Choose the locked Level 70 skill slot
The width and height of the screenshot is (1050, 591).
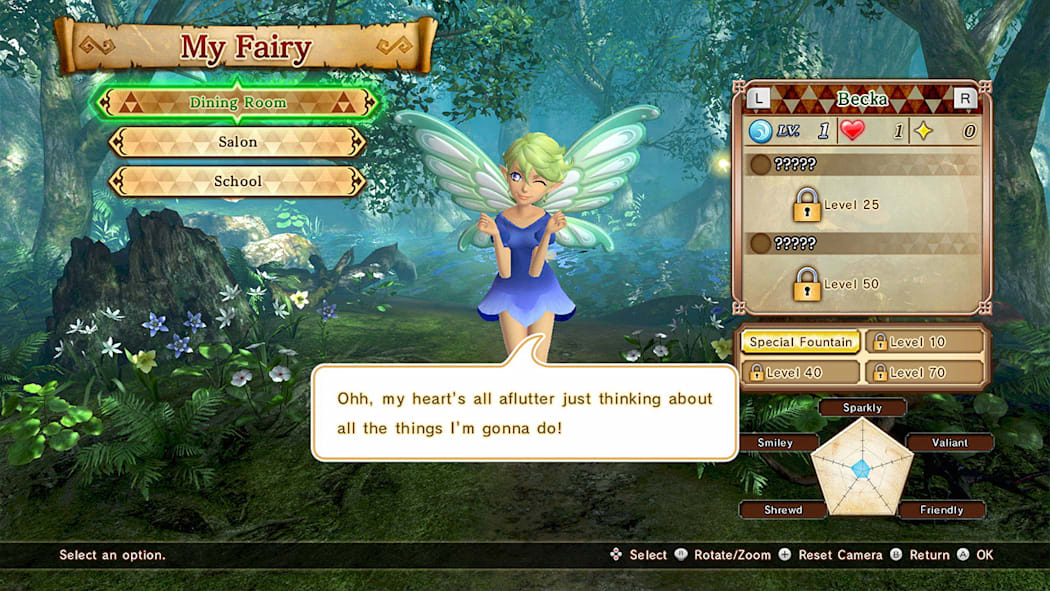[x=924, y=372]
